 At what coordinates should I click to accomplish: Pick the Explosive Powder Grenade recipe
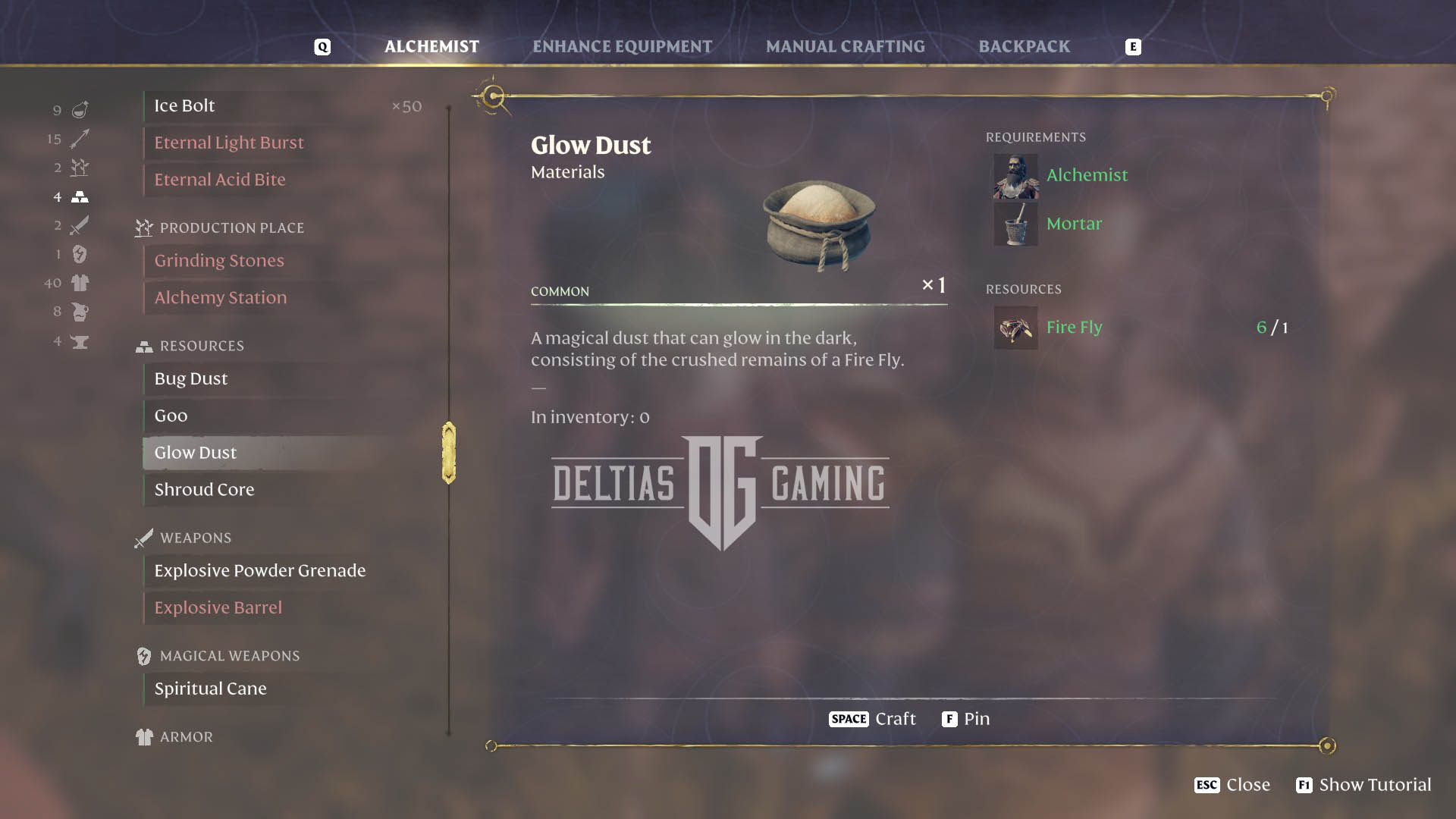click(x=259, y=571)
